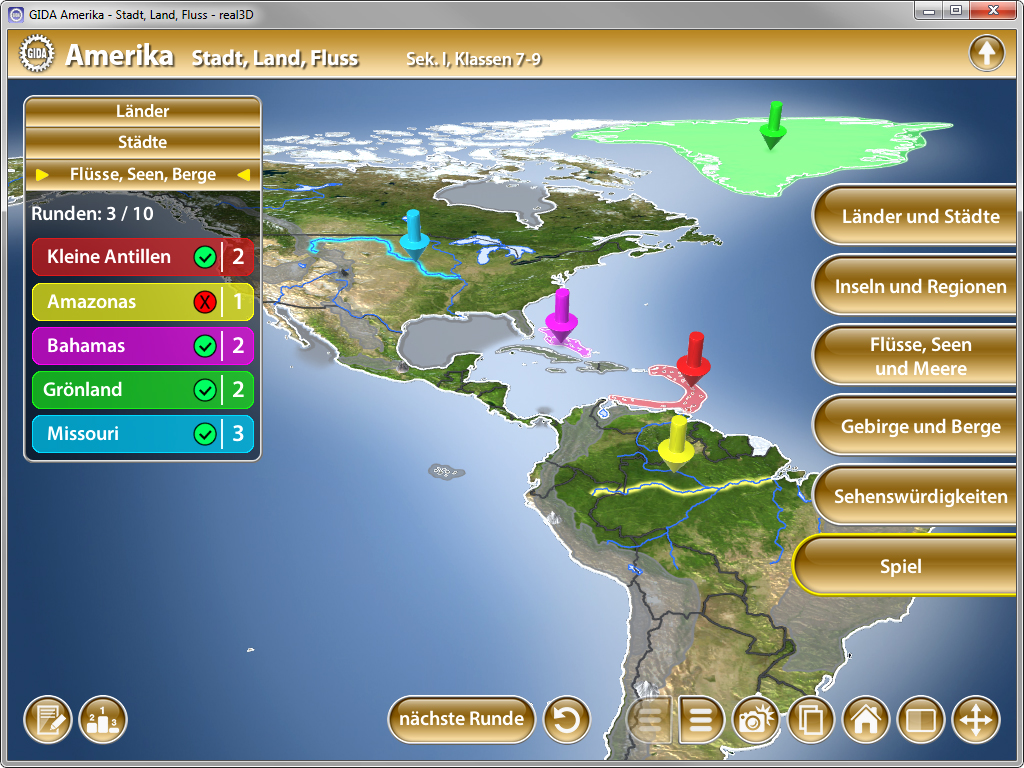Start the next round with nächste Runde

tap(461, 719)
